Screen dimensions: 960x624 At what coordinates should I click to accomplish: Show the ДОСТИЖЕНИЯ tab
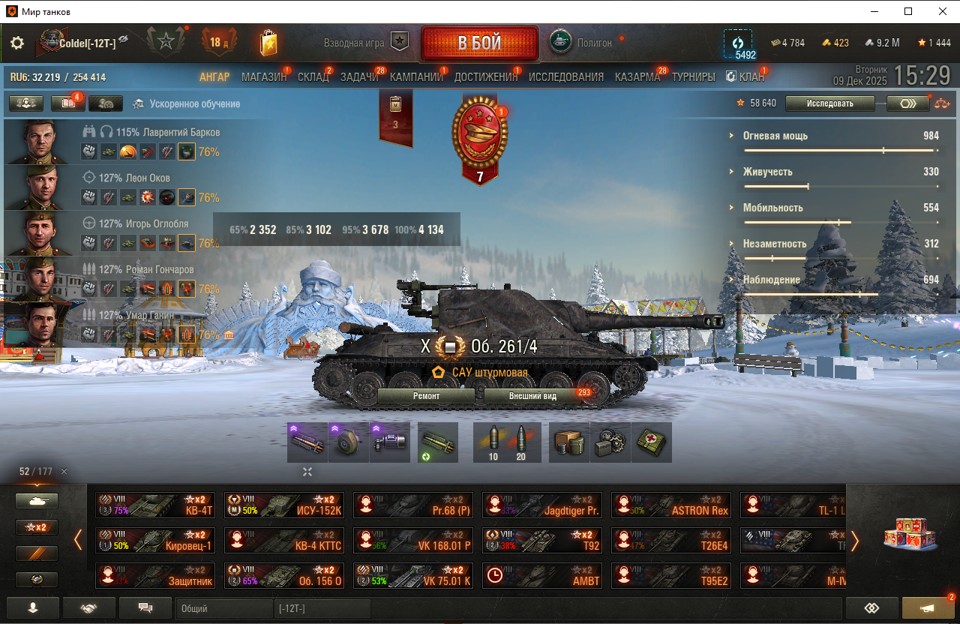click(486, 77)
